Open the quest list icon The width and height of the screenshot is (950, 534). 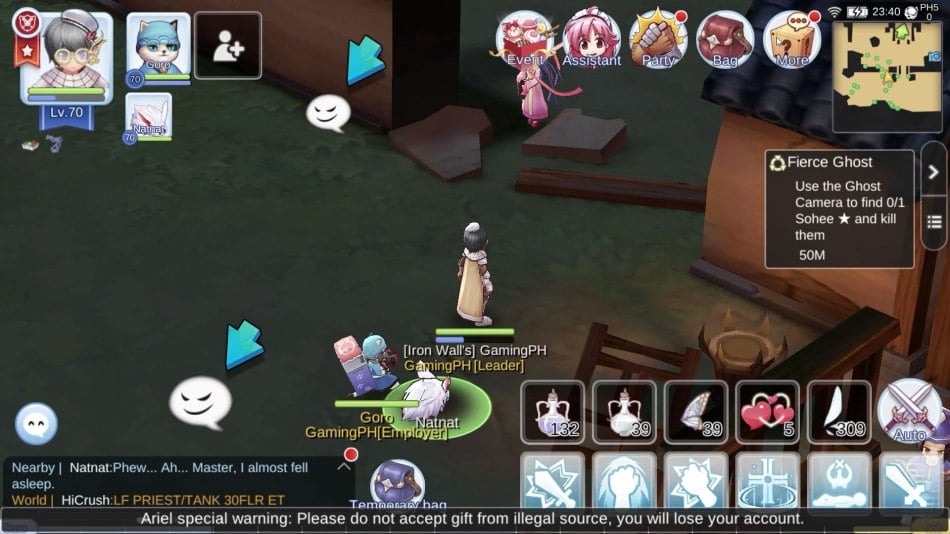point(934,221)
